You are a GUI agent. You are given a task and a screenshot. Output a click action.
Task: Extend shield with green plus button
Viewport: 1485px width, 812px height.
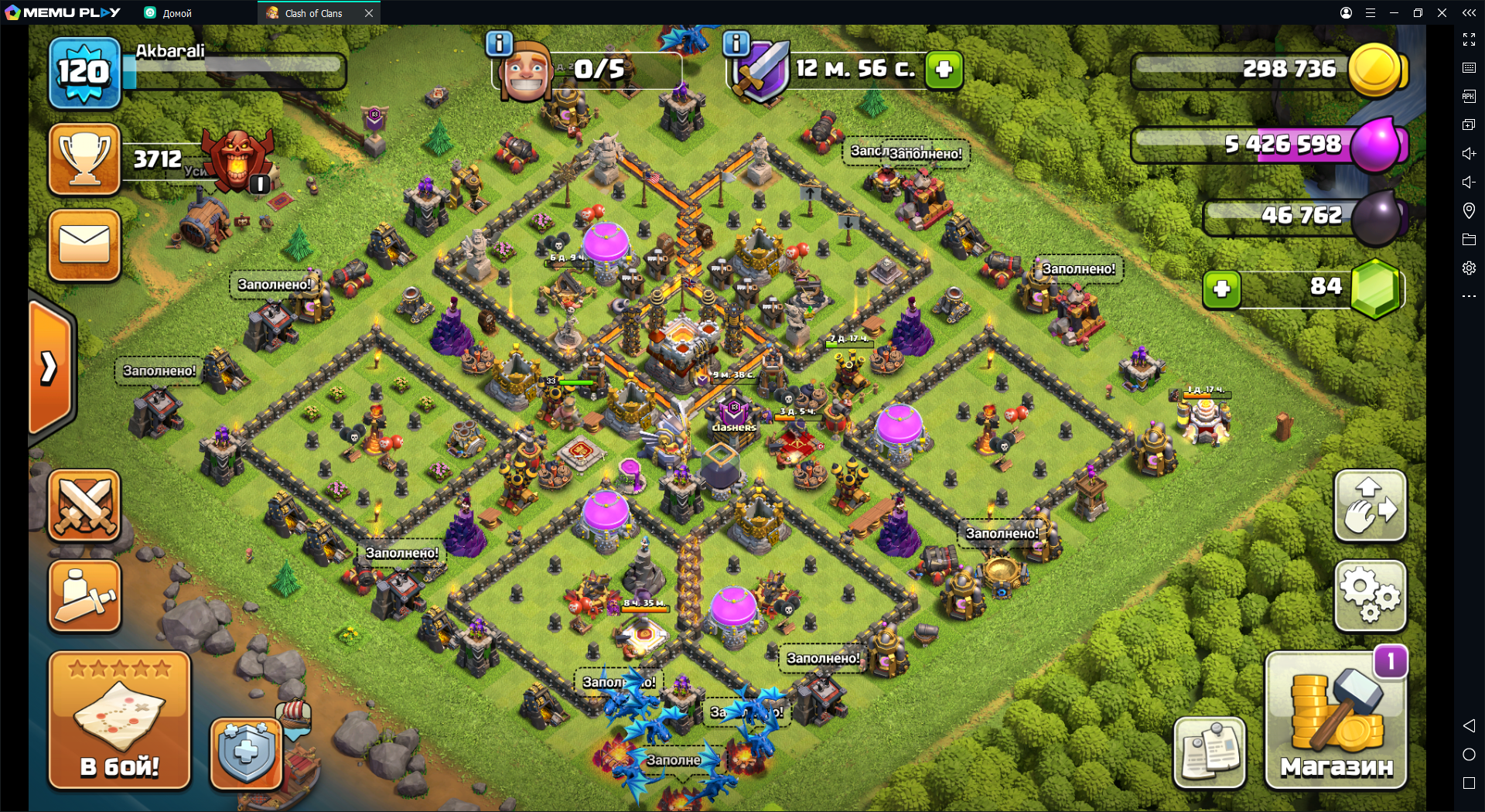[944, 70]
